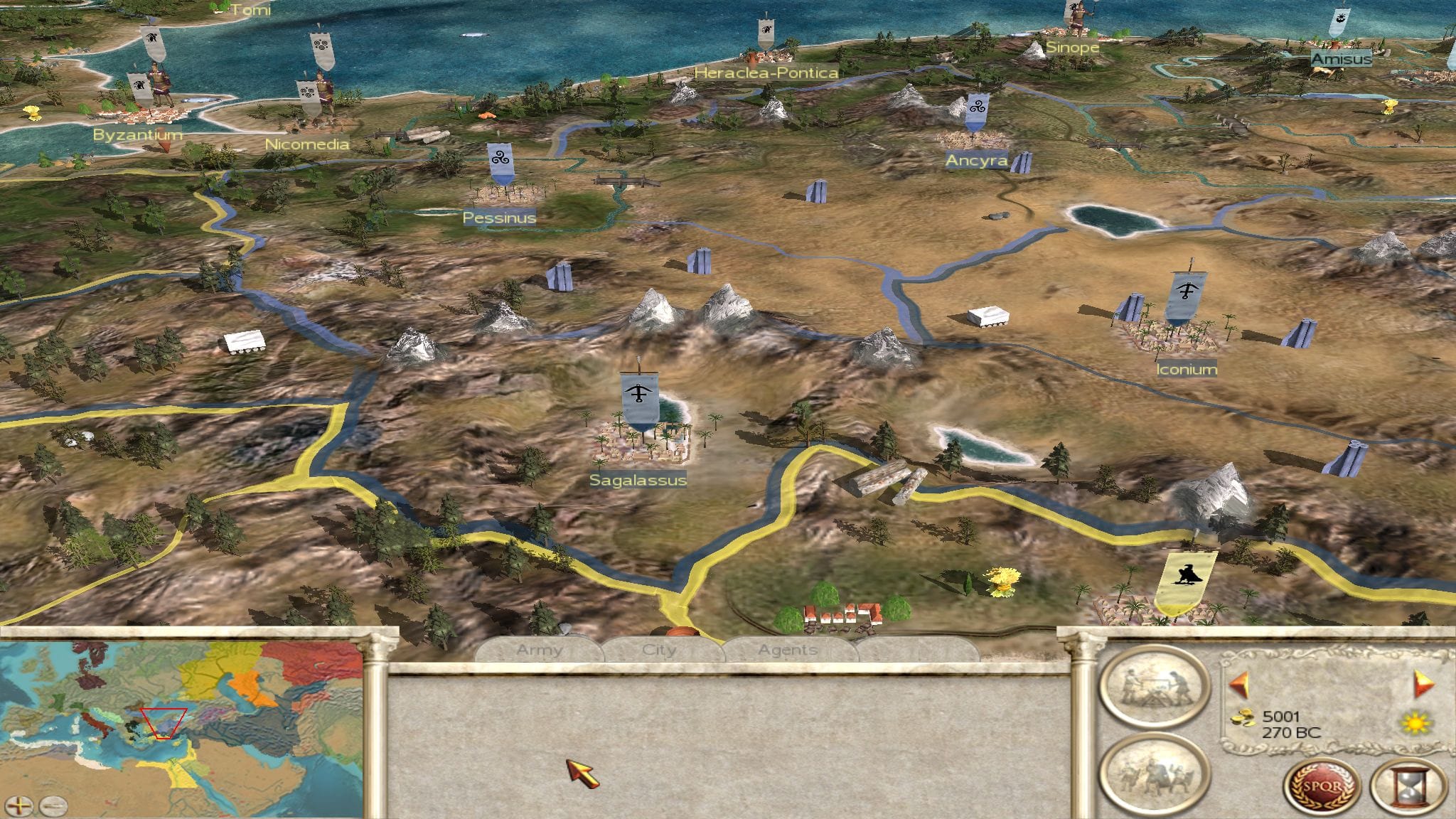Cycle to next item with right arrow

(1423, 685)
